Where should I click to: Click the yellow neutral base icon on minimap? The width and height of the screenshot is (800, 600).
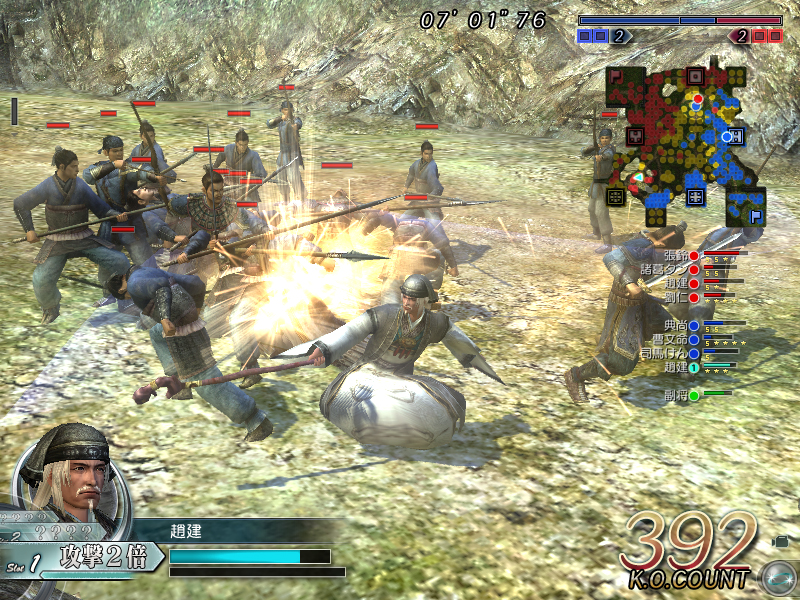click(x=616, y=195)
